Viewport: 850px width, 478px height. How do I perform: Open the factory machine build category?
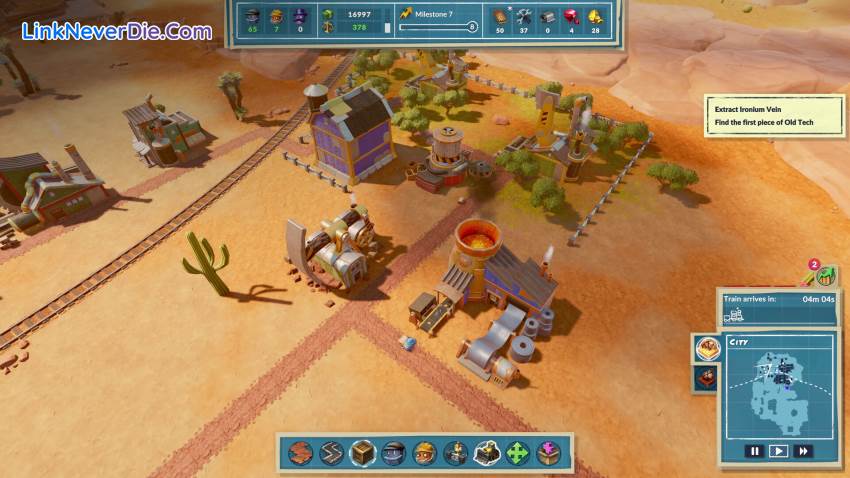456,453
